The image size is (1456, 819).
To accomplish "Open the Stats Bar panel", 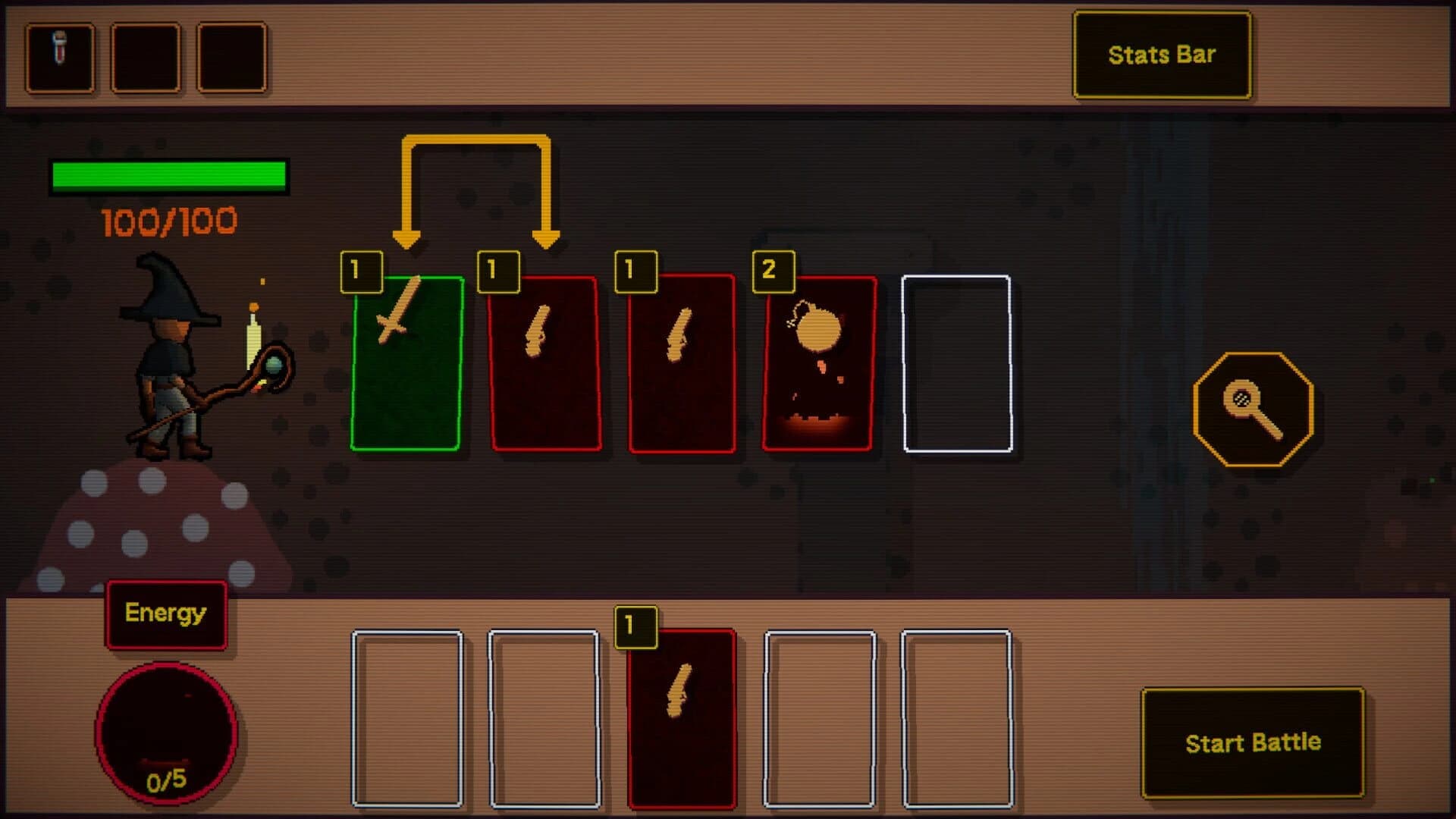I will pyautogui.click(x=1162, y=55).
